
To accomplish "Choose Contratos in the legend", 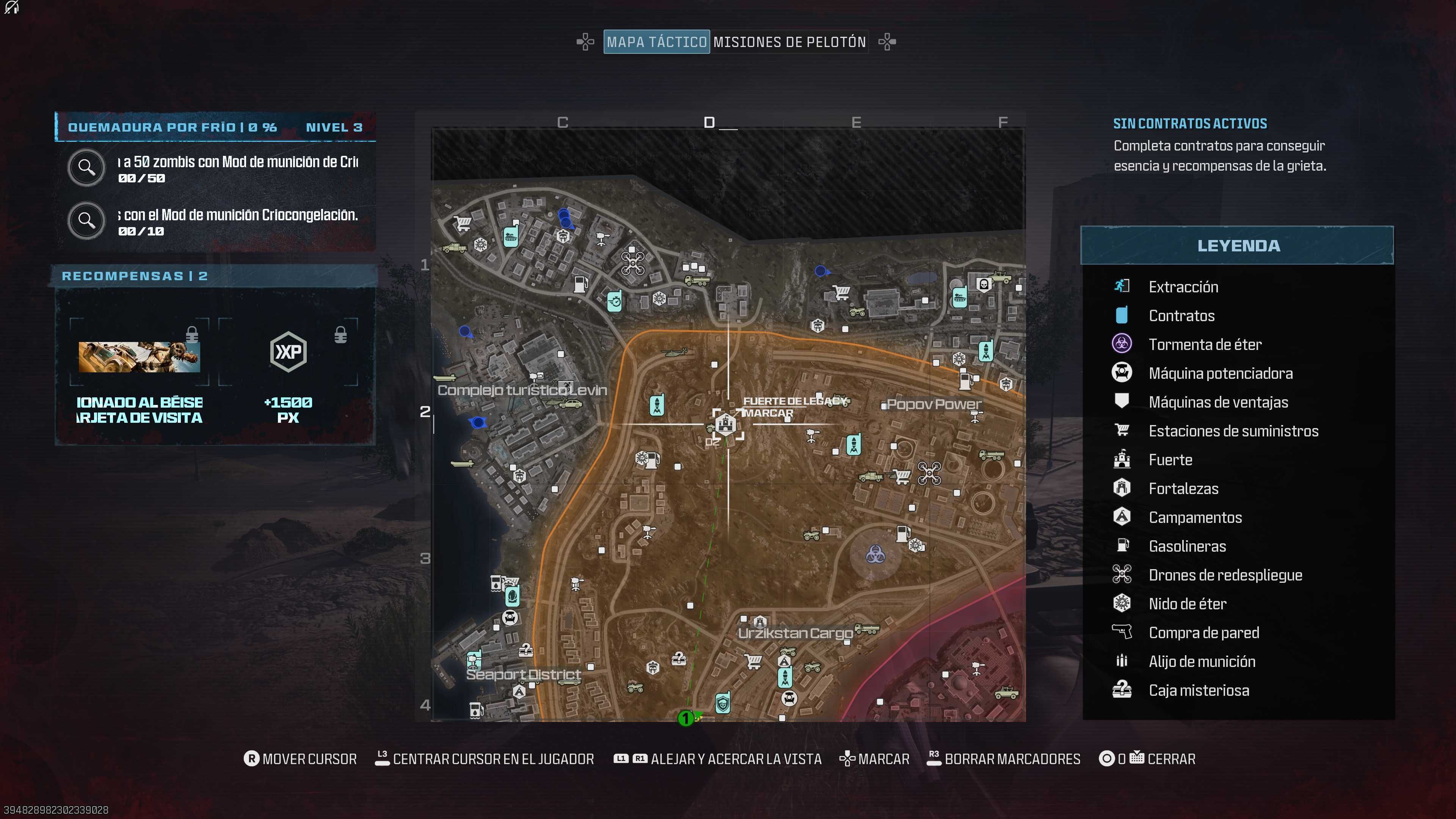I will [x=1181, y=315].
